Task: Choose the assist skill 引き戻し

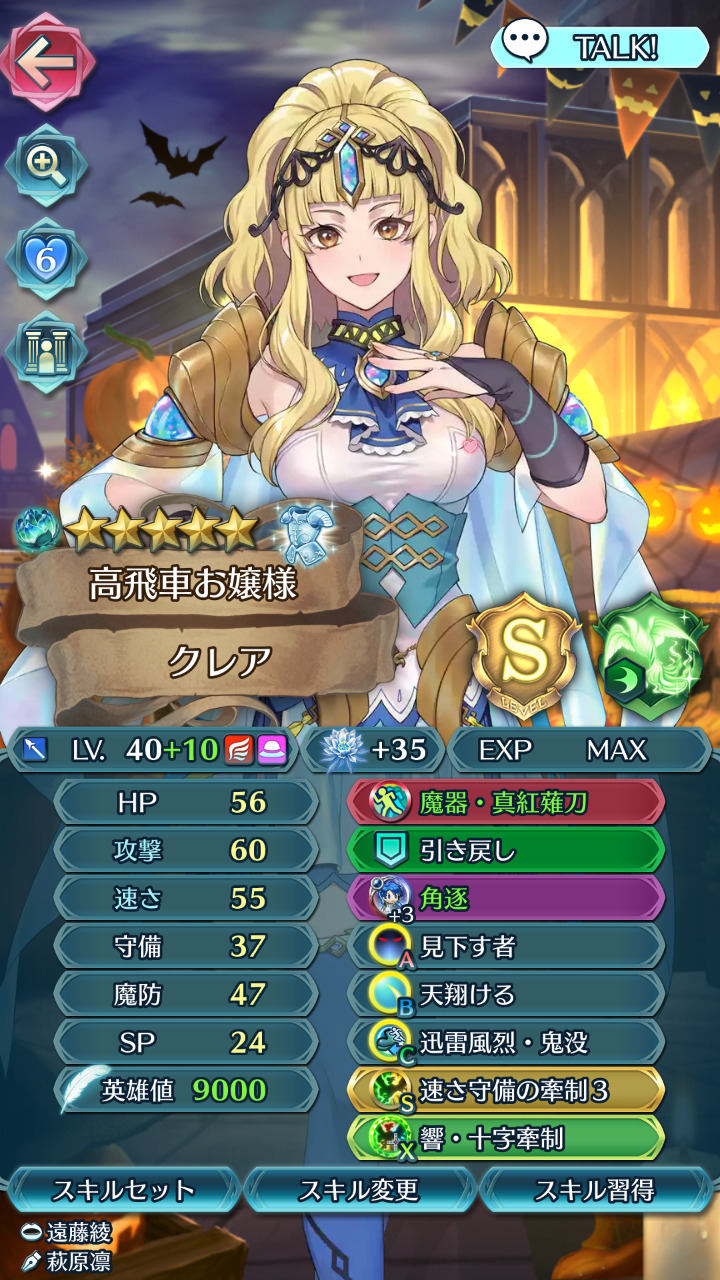Action: (x=506, y=850)
